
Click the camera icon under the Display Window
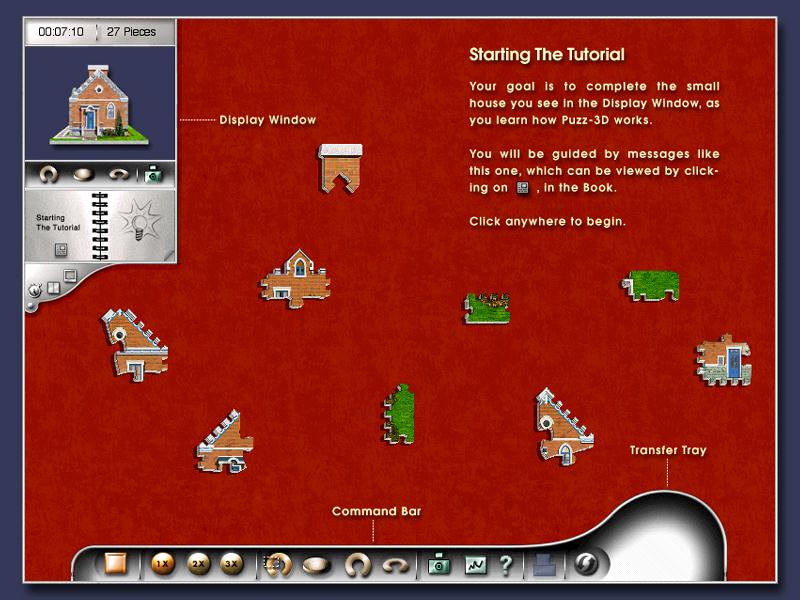click(152, 175)
